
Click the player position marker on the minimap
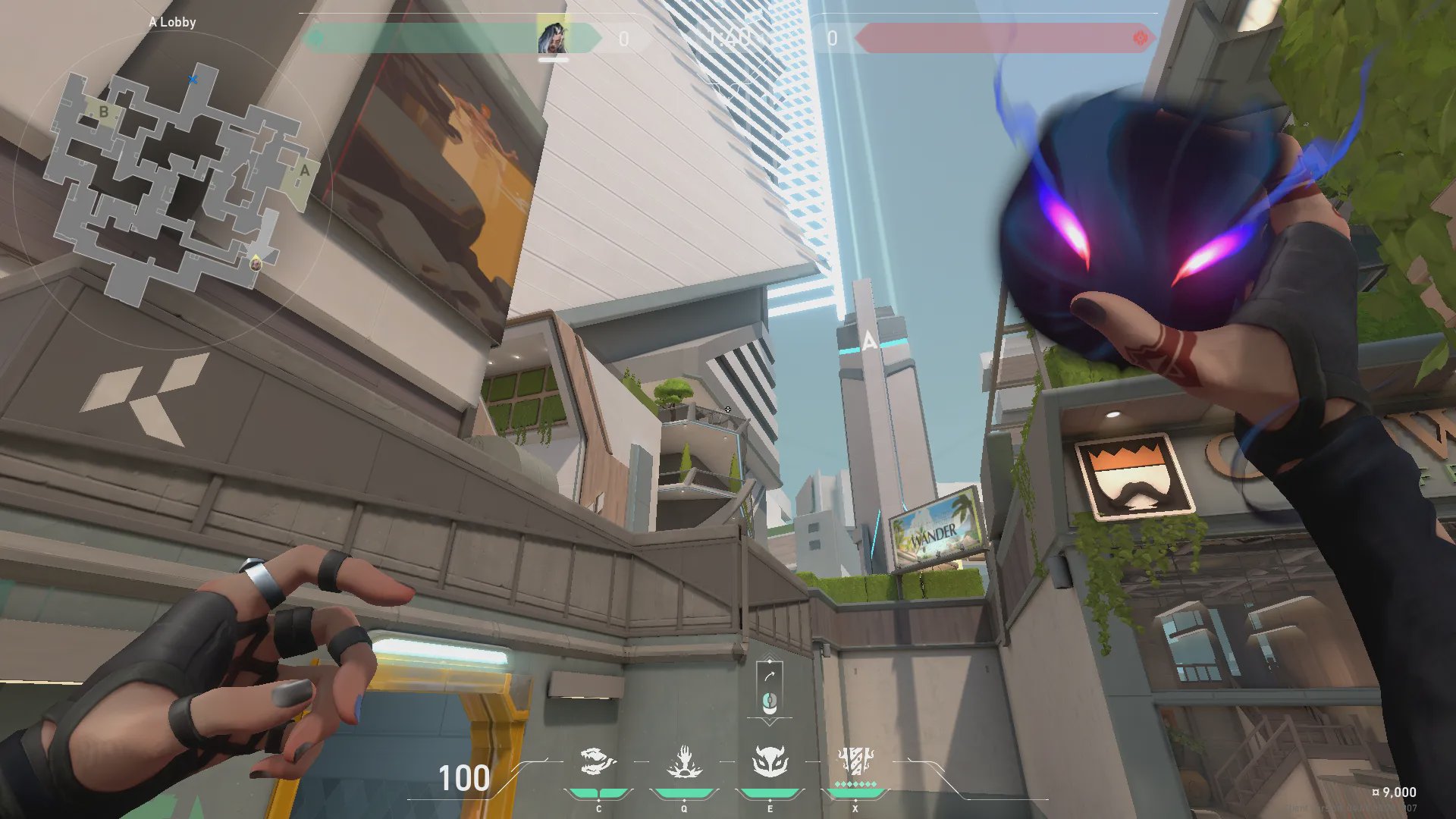(256, 263)
